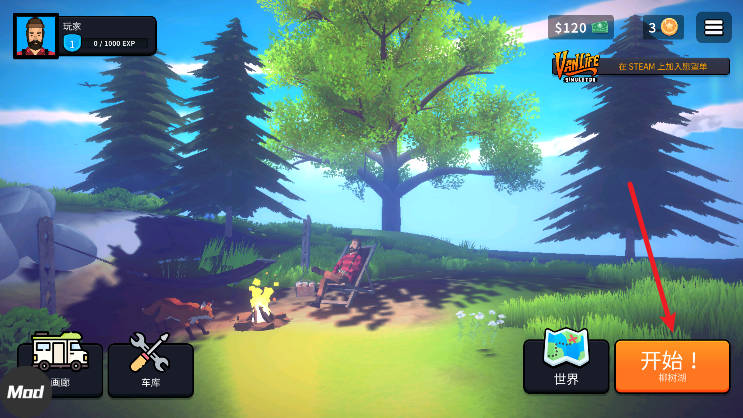Select the gold coin counter

coord(662,27)
